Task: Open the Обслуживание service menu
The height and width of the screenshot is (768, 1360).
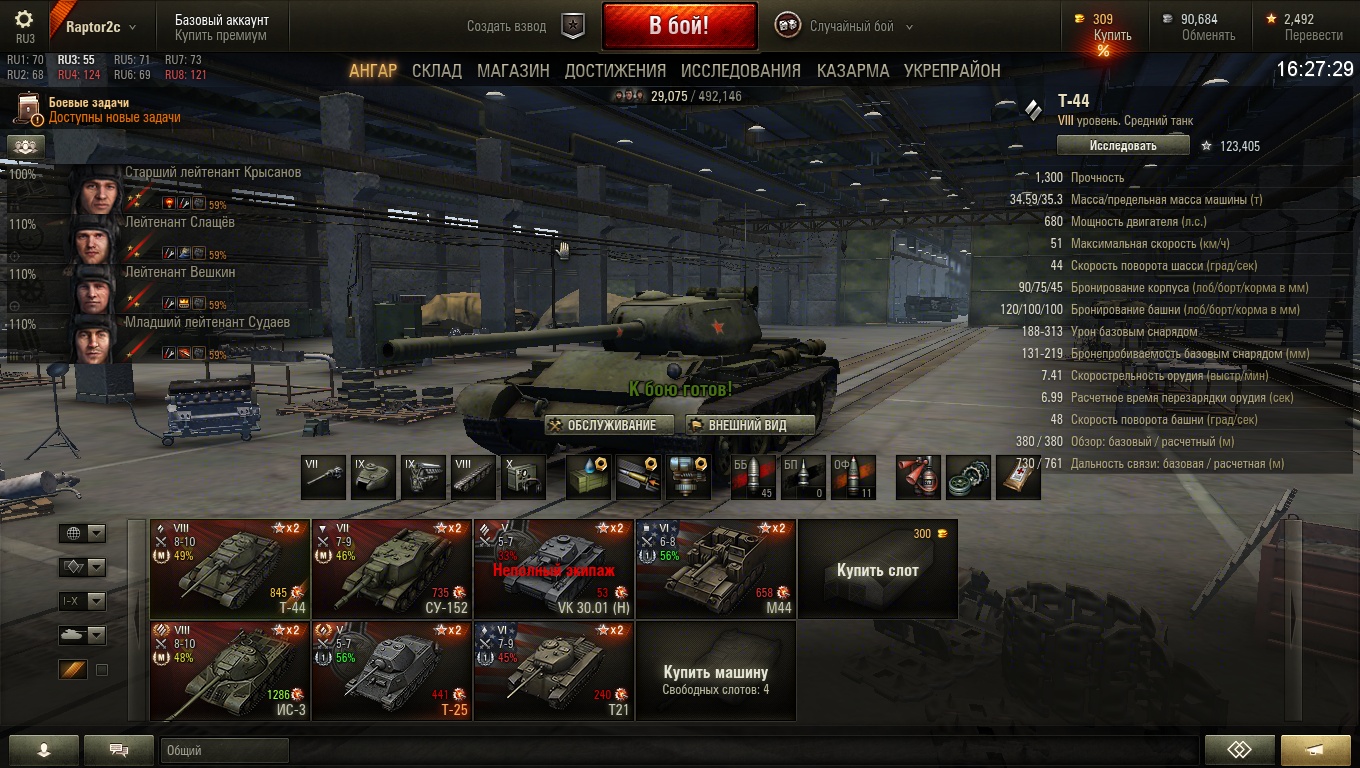Action: tap(610, 425)
